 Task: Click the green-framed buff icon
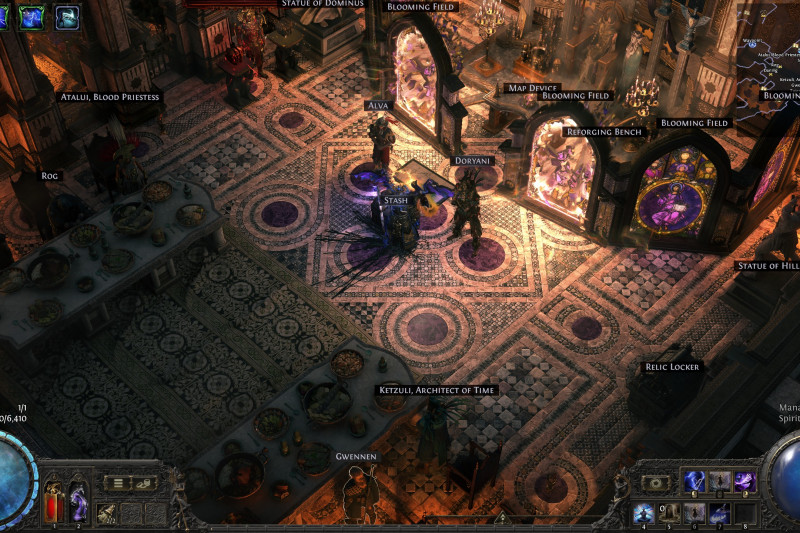coord(32,16)
